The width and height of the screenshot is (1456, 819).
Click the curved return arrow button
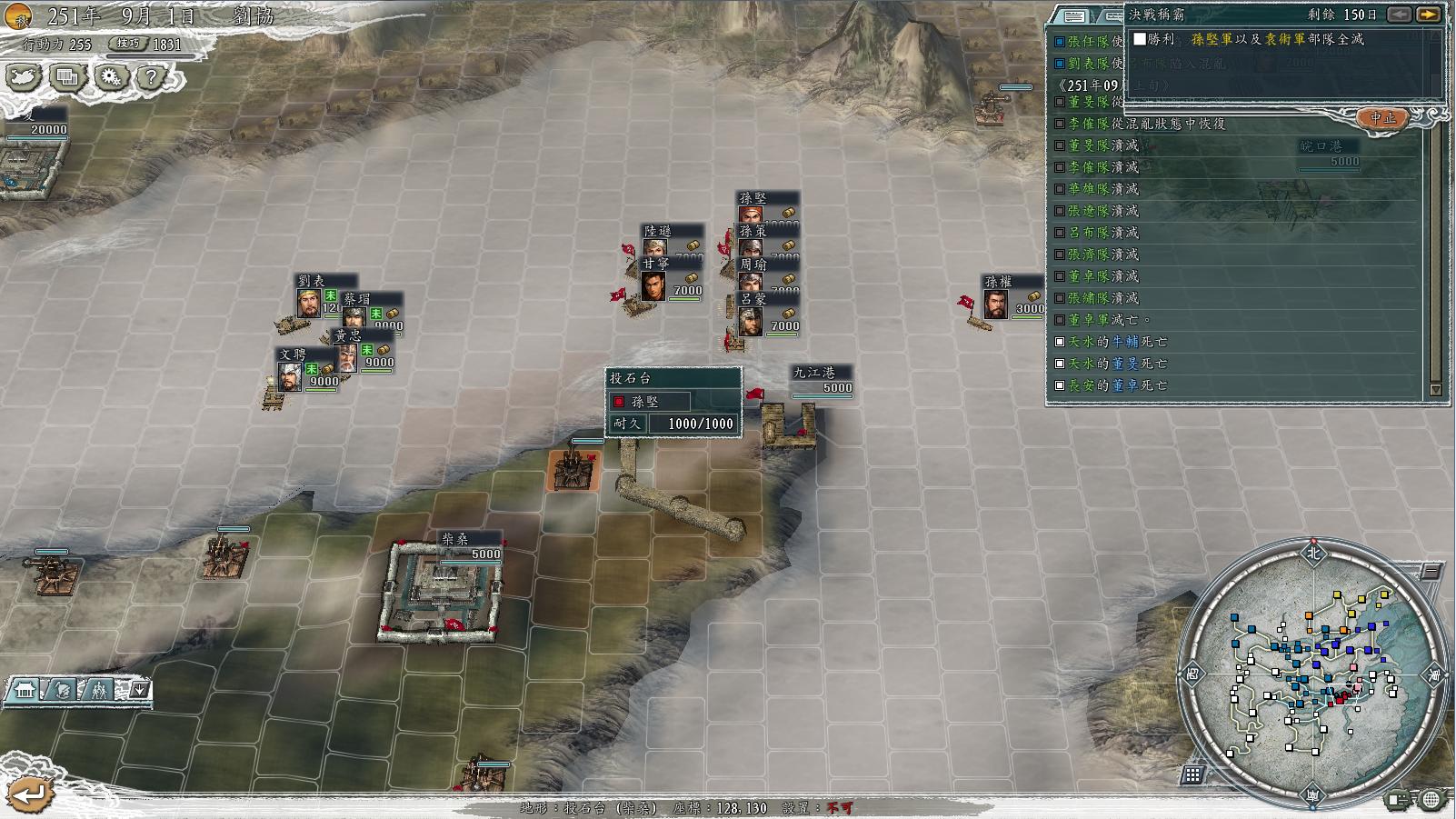pos(29,794)
